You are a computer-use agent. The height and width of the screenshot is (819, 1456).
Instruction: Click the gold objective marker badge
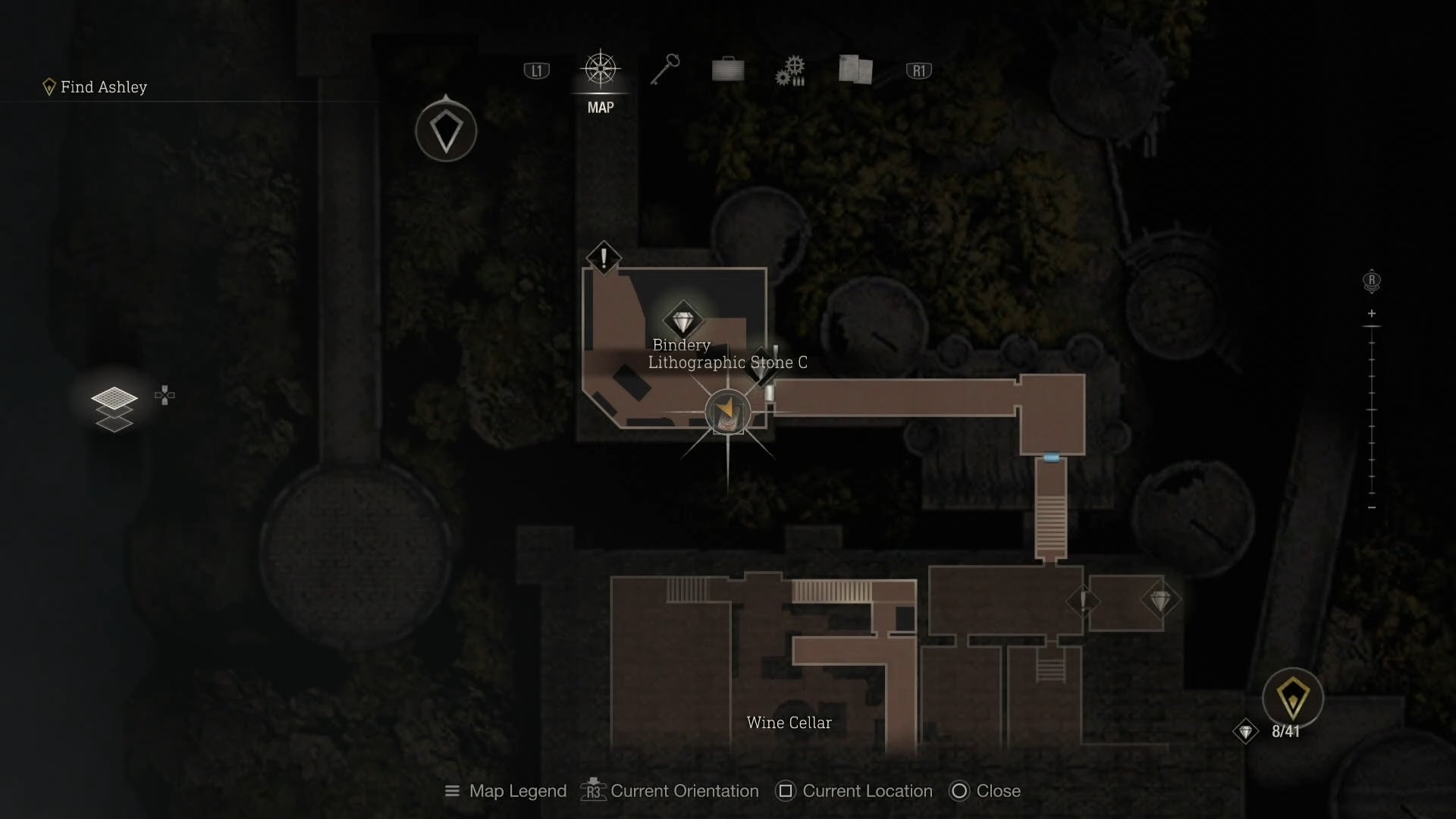pos(1292,698)
